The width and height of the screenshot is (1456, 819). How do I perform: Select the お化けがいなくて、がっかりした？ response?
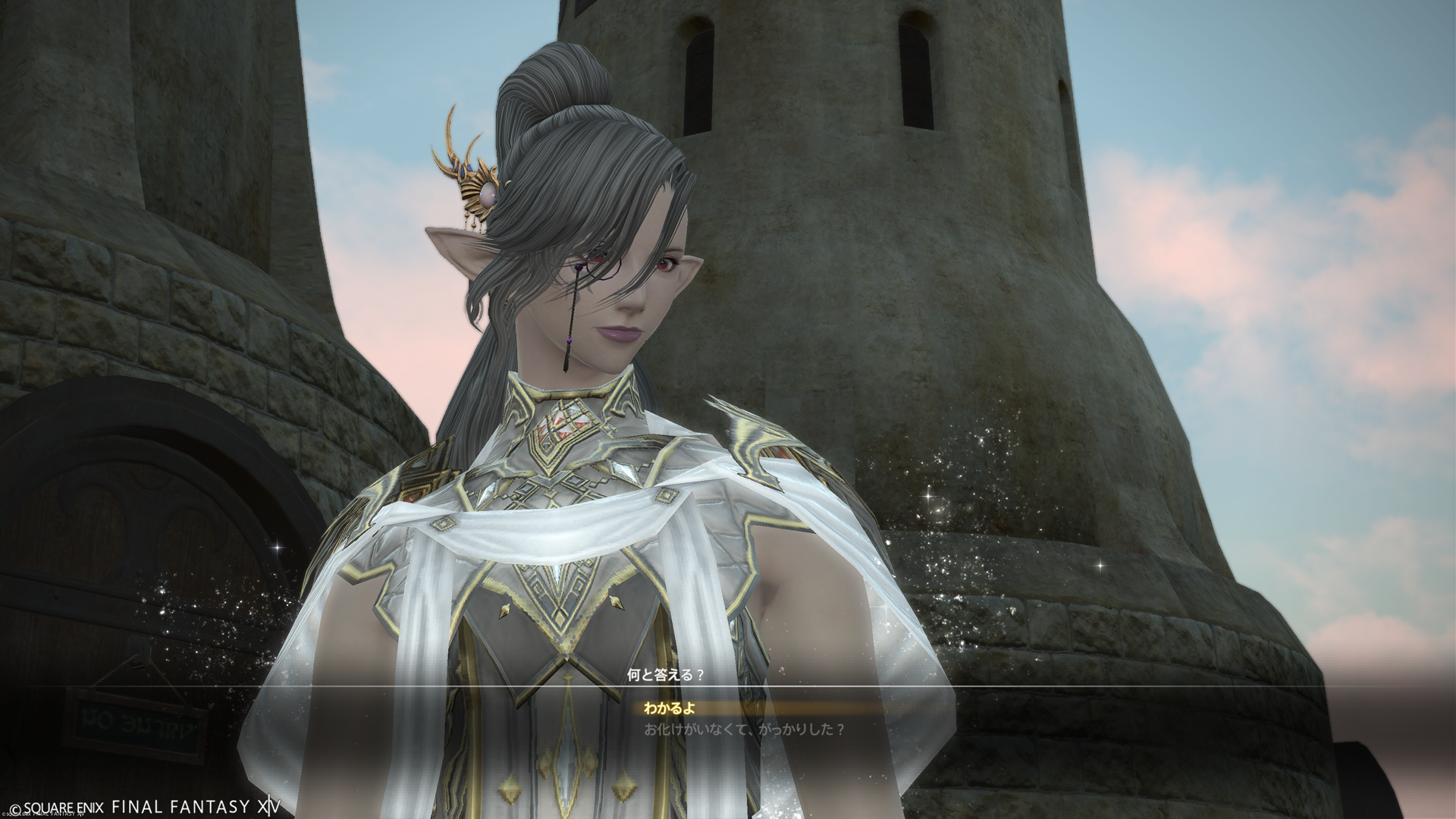(744, 730)
